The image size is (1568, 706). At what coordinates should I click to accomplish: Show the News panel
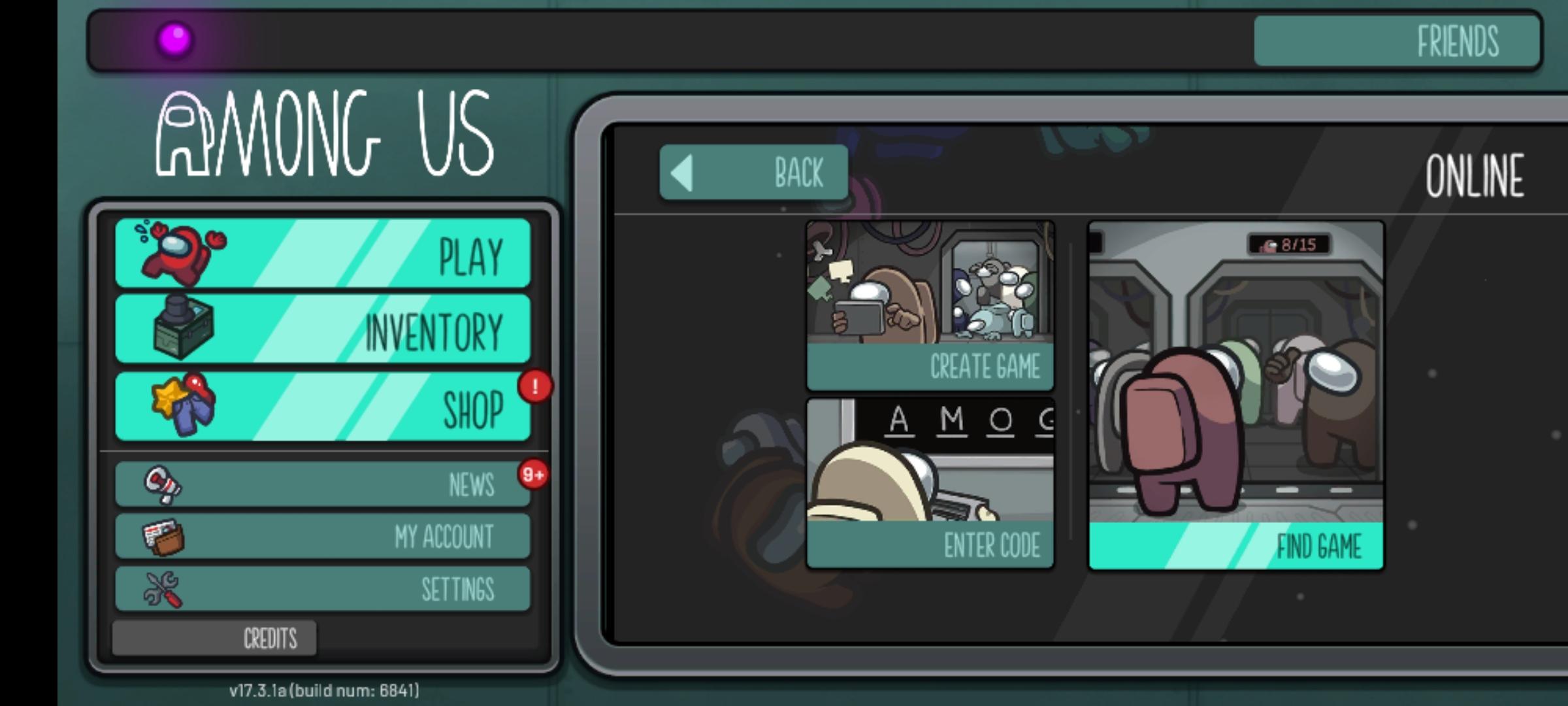pyautogui.click(x=323, y=484)
